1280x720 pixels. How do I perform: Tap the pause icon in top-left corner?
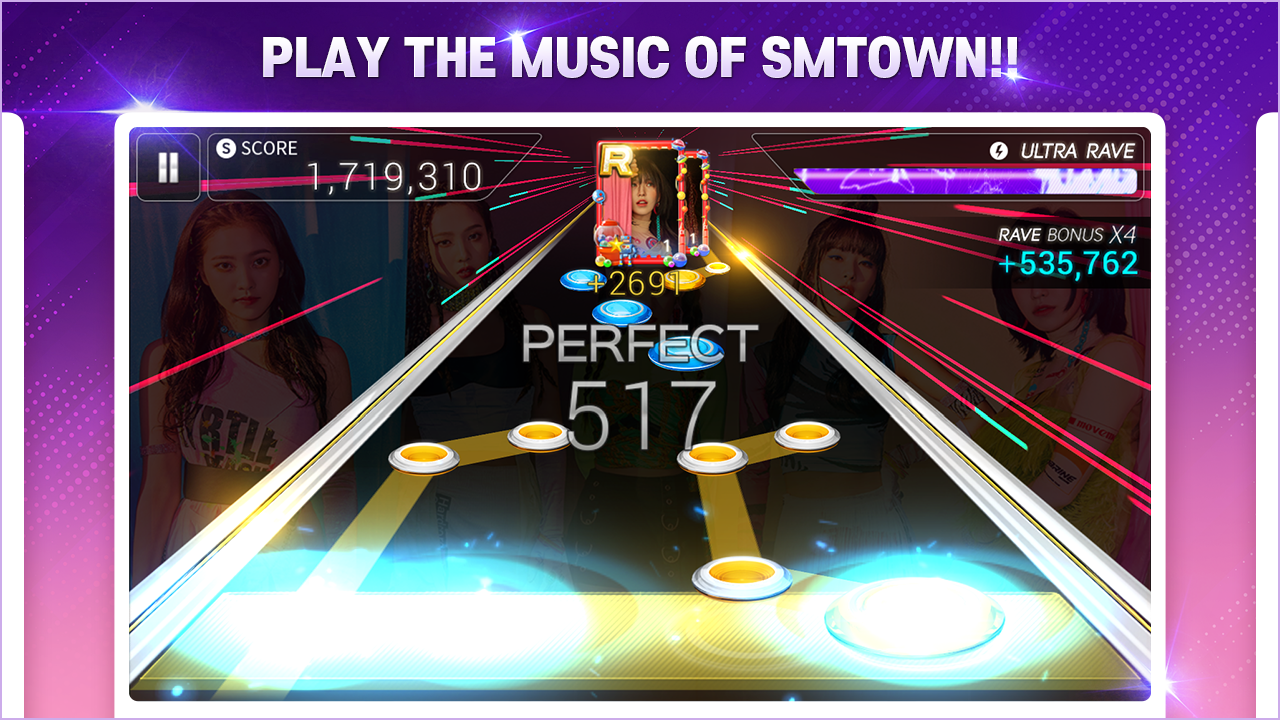click(x=168, y=168)
